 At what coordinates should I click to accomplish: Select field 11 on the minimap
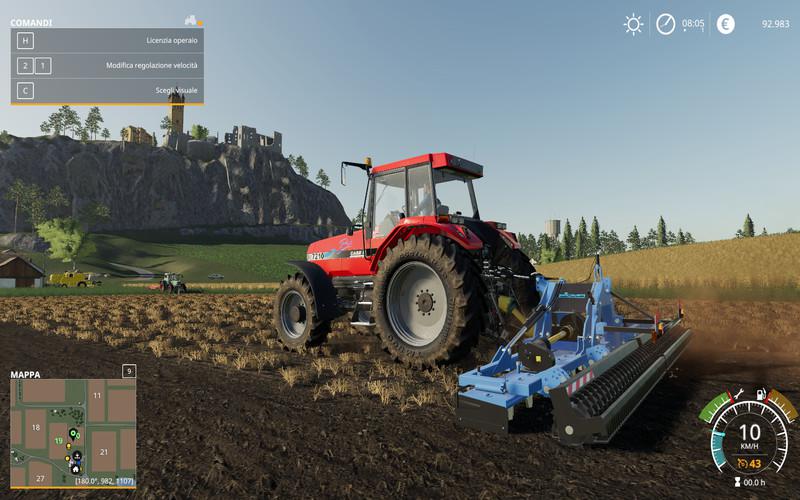pos(97,396)
